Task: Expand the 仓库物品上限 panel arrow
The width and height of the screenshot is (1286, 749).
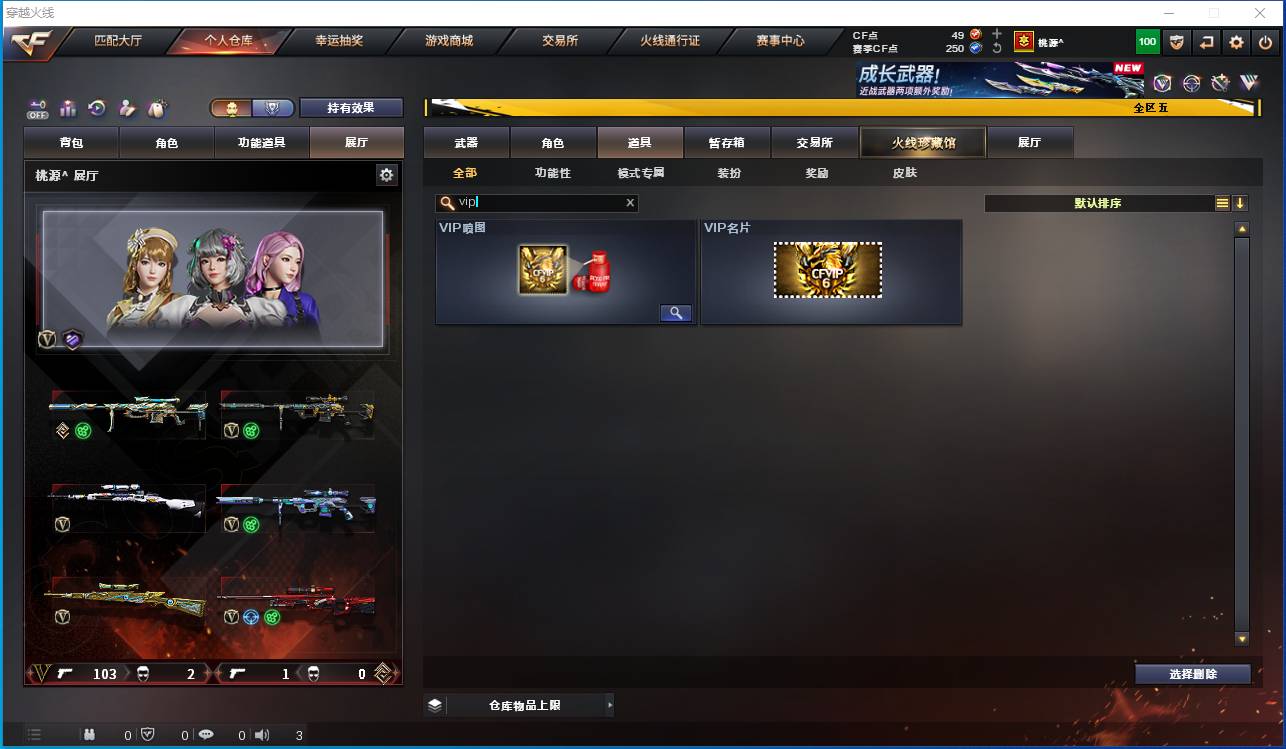Action: [610, 704]
